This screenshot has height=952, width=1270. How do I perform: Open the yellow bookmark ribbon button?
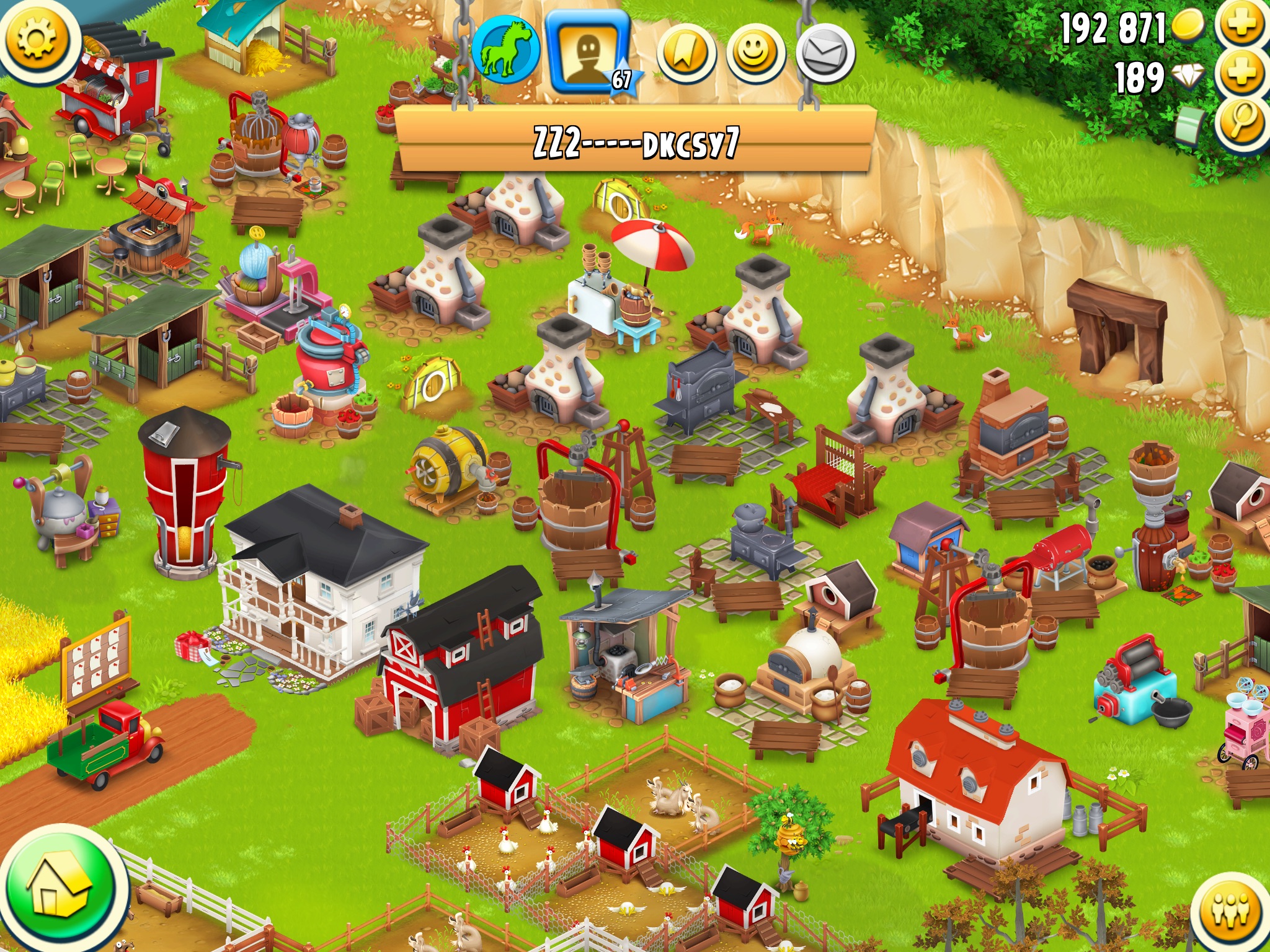click(x=686, y=55)
